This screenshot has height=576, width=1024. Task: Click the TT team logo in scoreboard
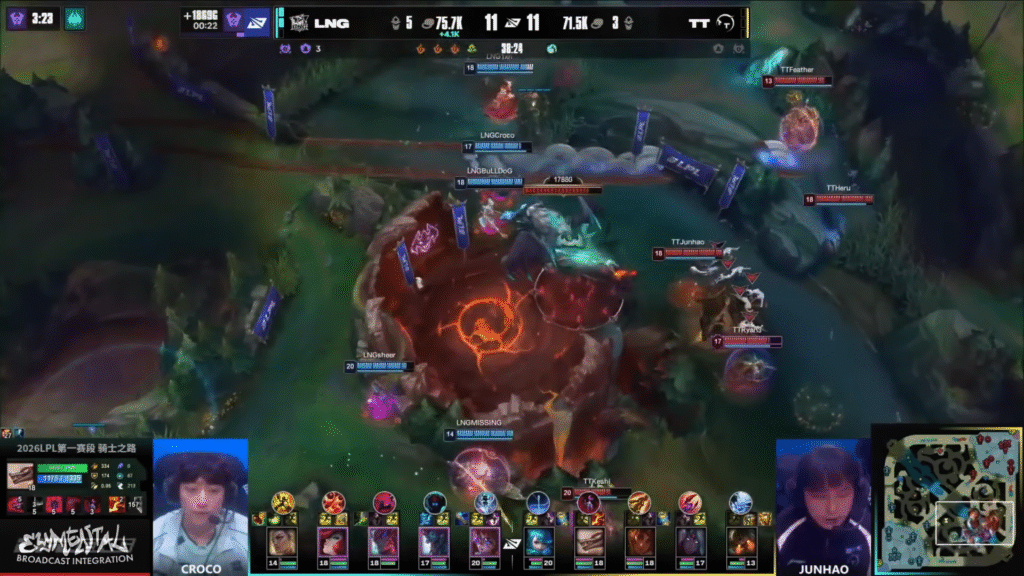[x=727, y=22]
